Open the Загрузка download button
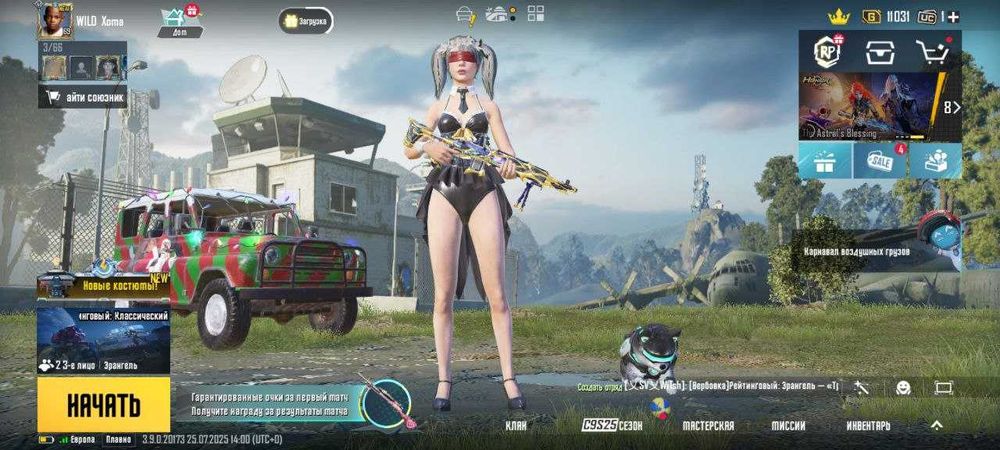 pos(305,20)
